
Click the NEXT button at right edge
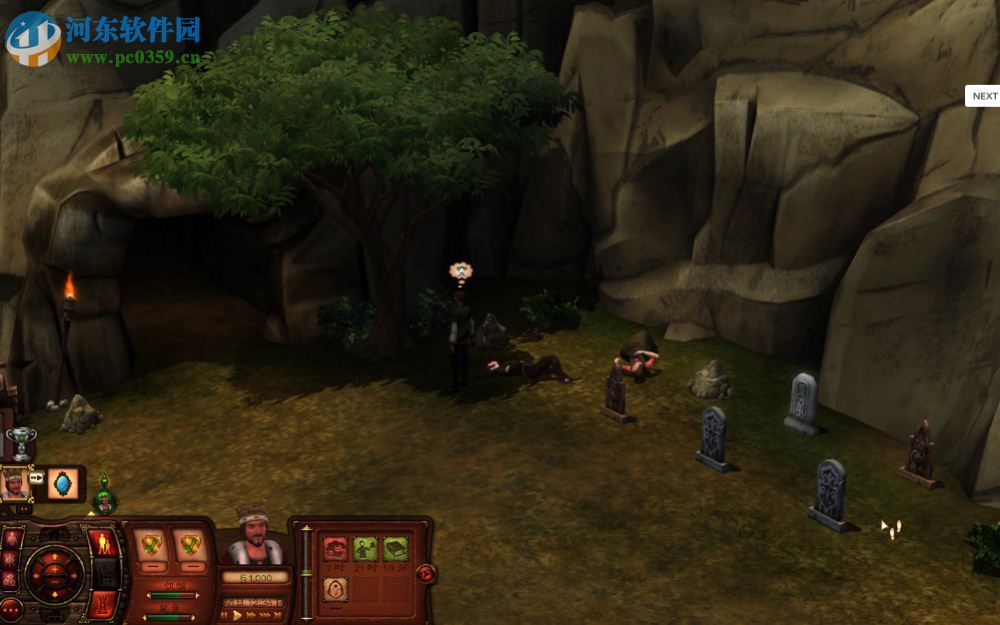[x=984, y=96]
